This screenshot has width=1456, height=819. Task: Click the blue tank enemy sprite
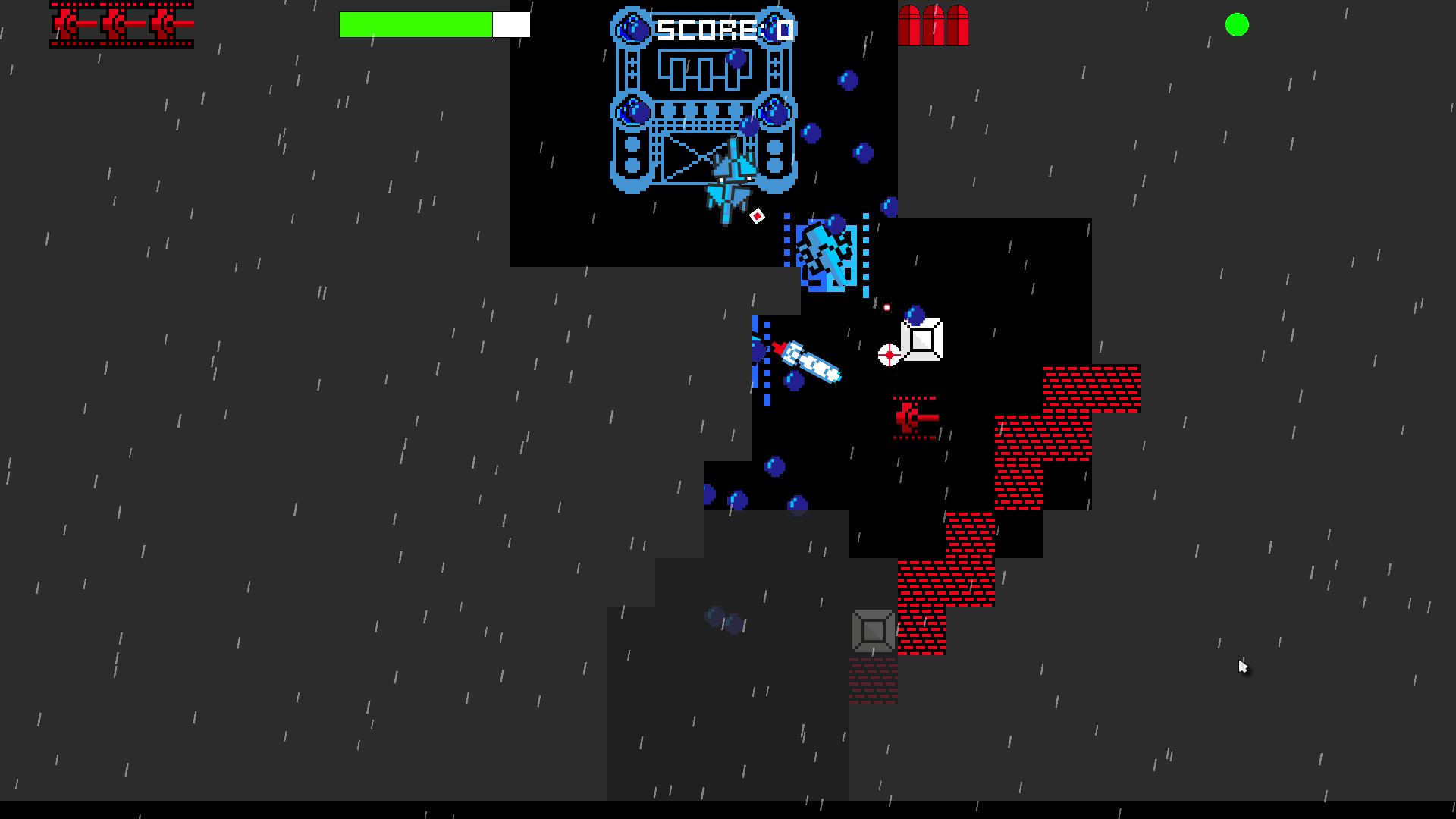tap(827, 254)
